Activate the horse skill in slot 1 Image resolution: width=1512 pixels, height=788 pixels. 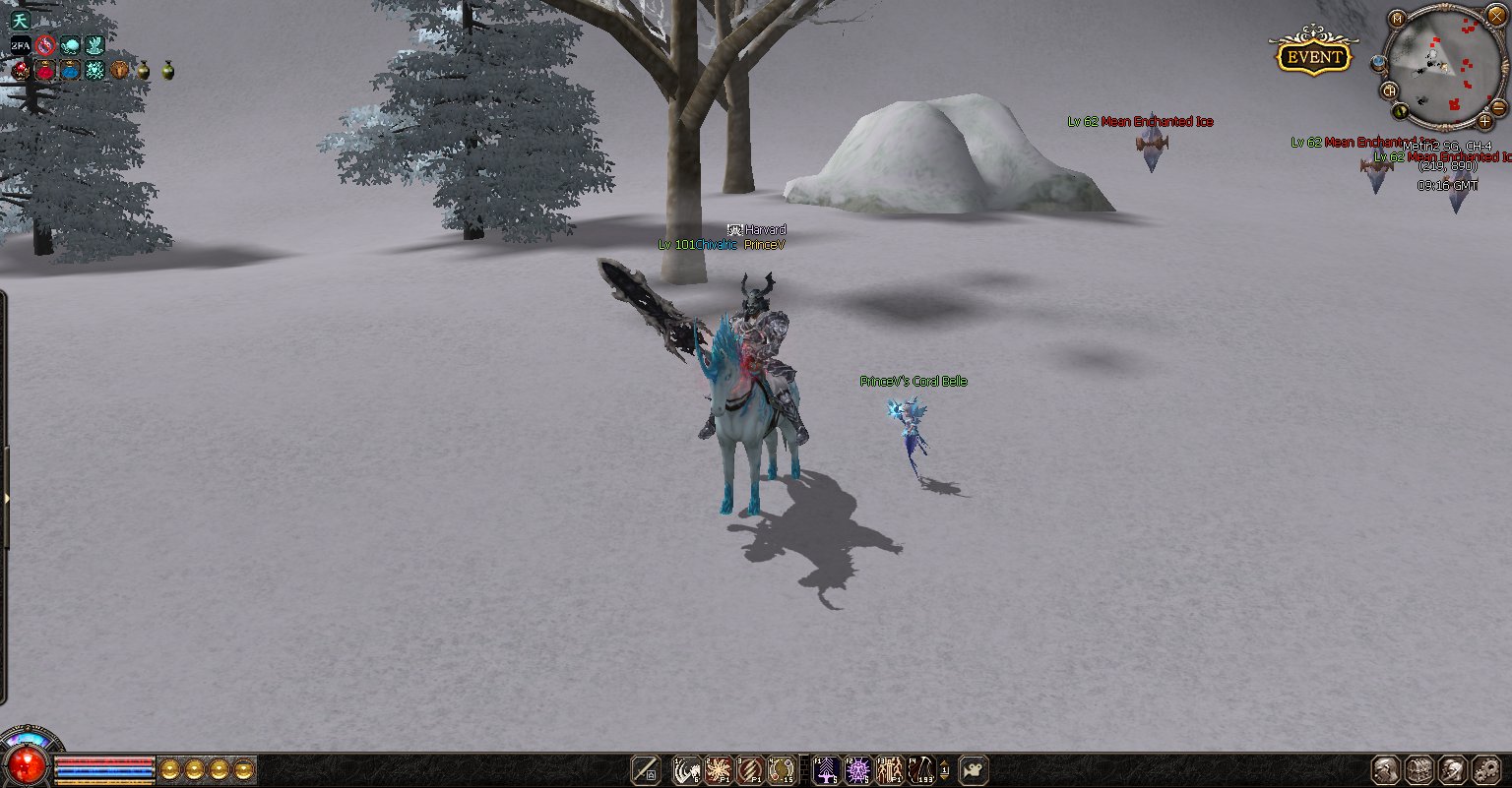[x=686, y=770]
